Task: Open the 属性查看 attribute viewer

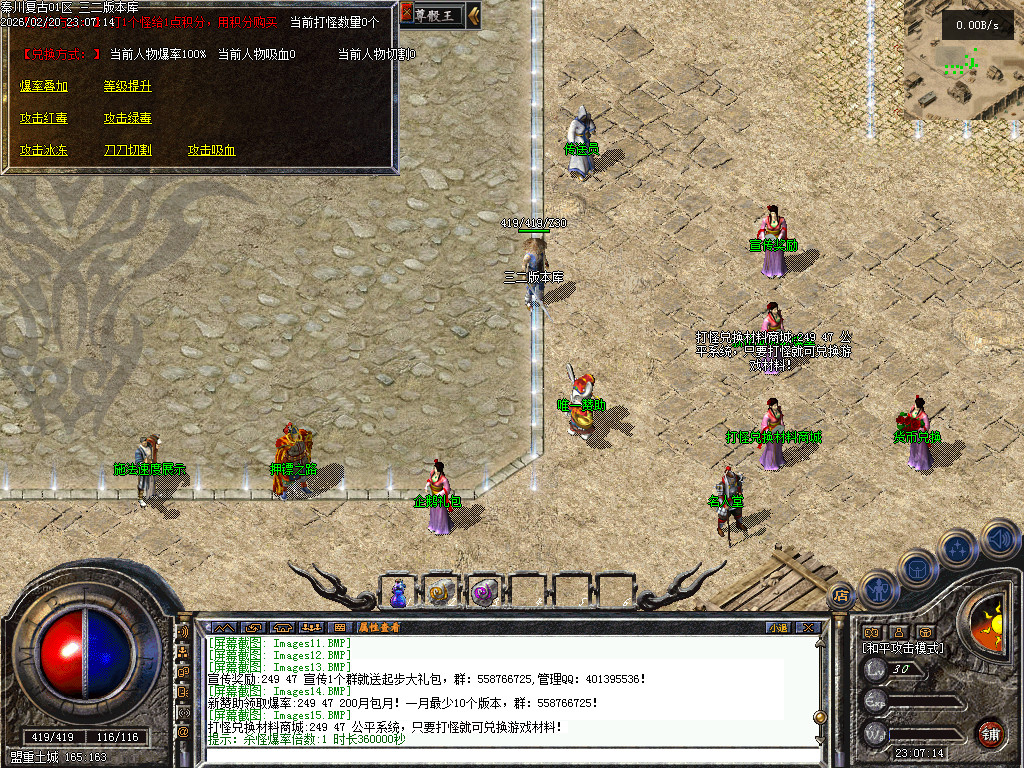Action: pyautogui.click(x=379, y=627)
